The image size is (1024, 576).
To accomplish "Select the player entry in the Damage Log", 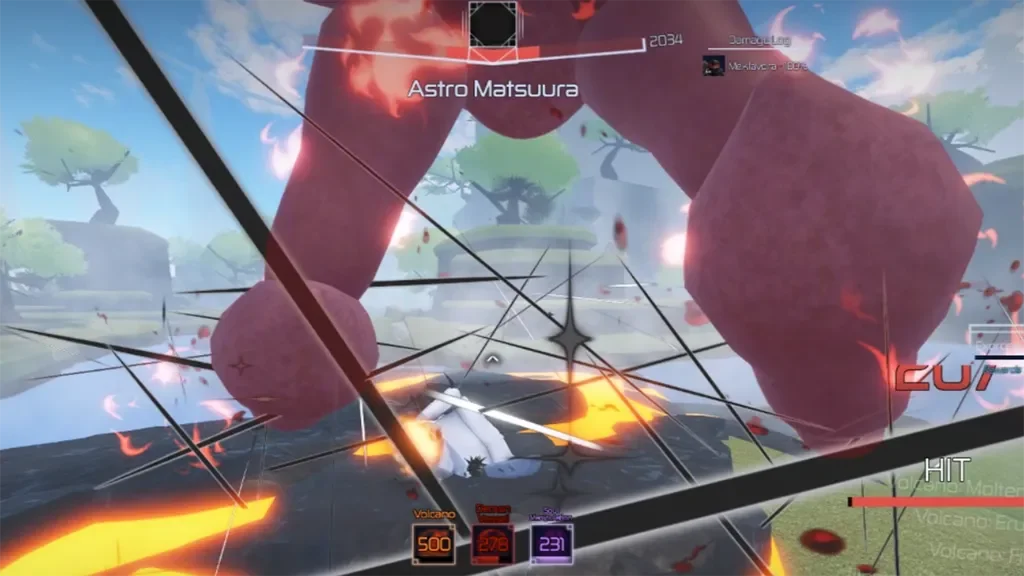I will point(757,66).
